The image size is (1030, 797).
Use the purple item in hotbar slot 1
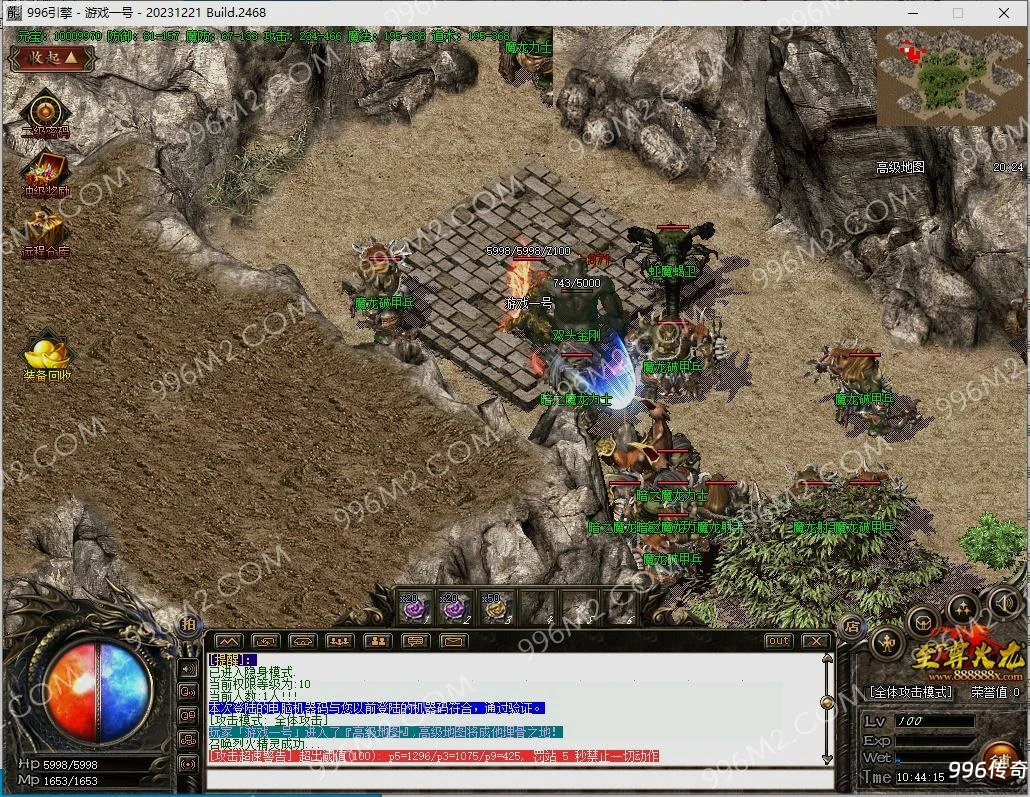413,606
